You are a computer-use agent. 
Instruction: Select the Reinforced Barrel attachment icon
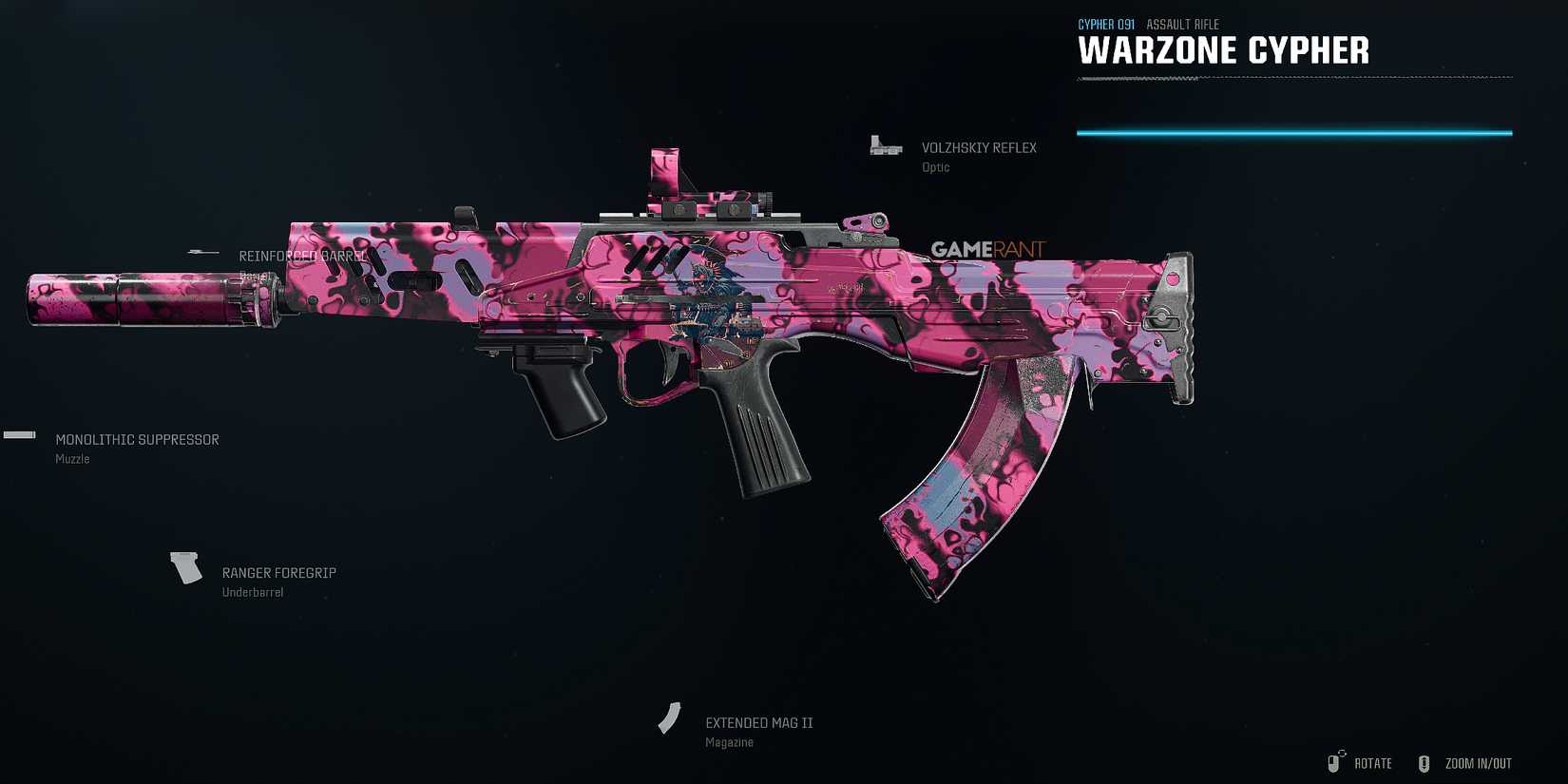pos(202,252)
